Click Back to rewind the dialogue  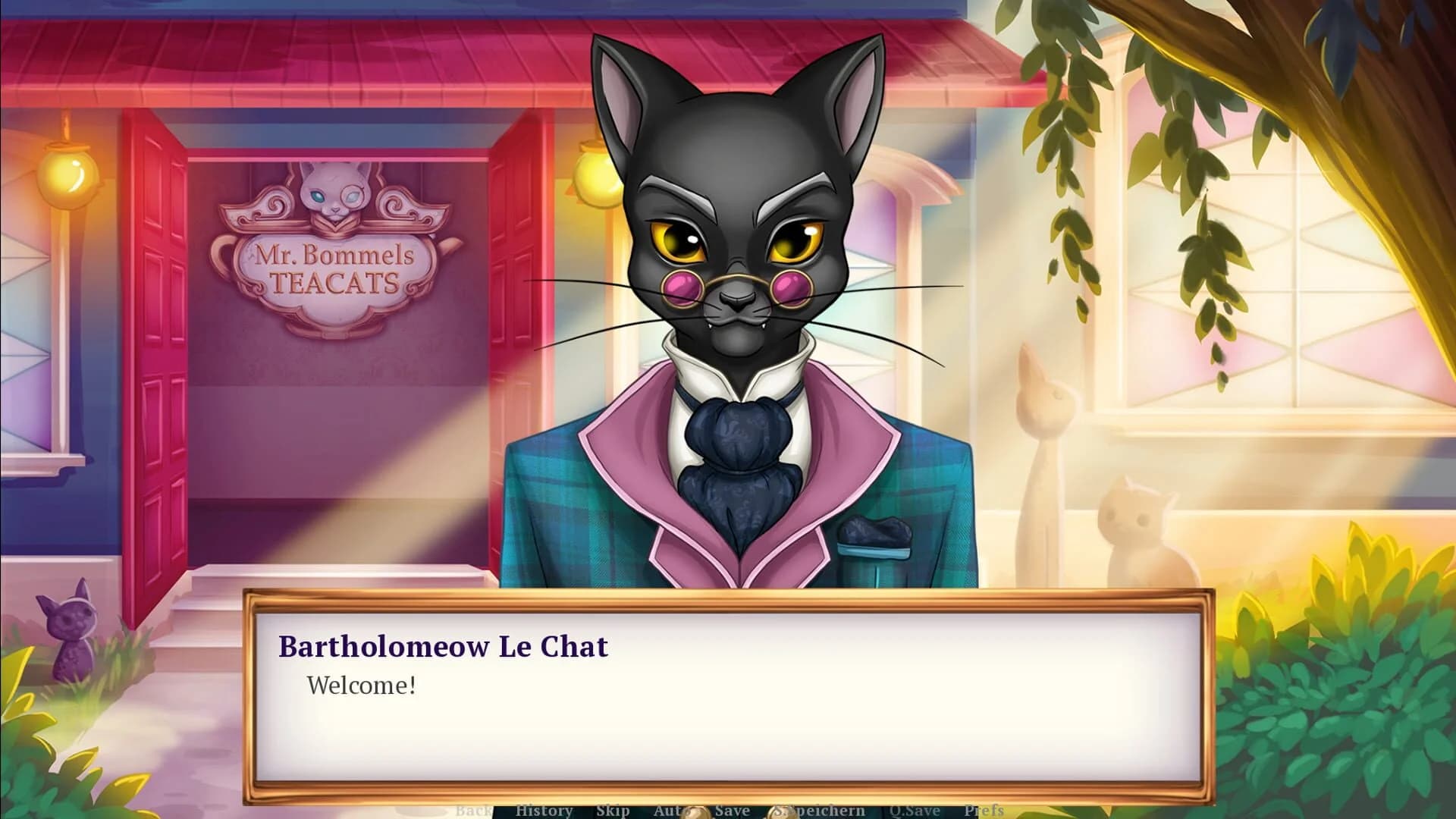pos(474,811)
